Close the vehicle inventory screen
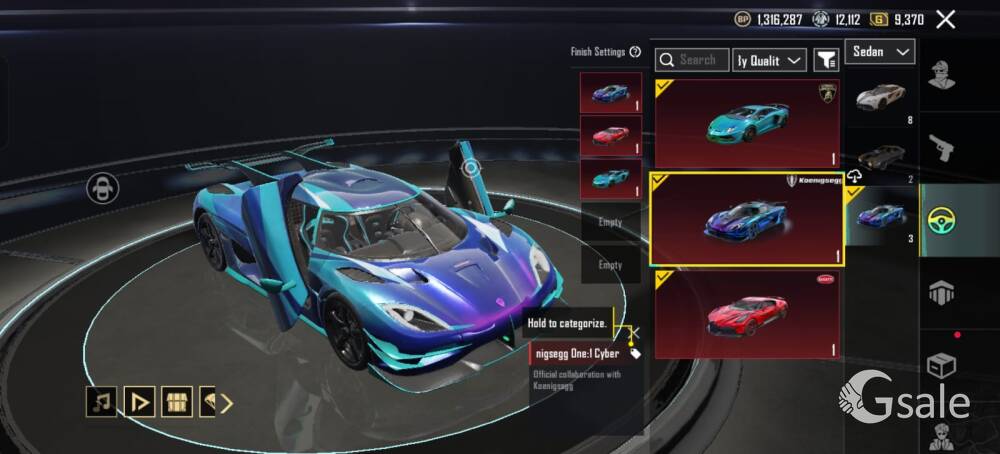The height and width of the screenshot is (454, 1000). click(x=945, y=19)
